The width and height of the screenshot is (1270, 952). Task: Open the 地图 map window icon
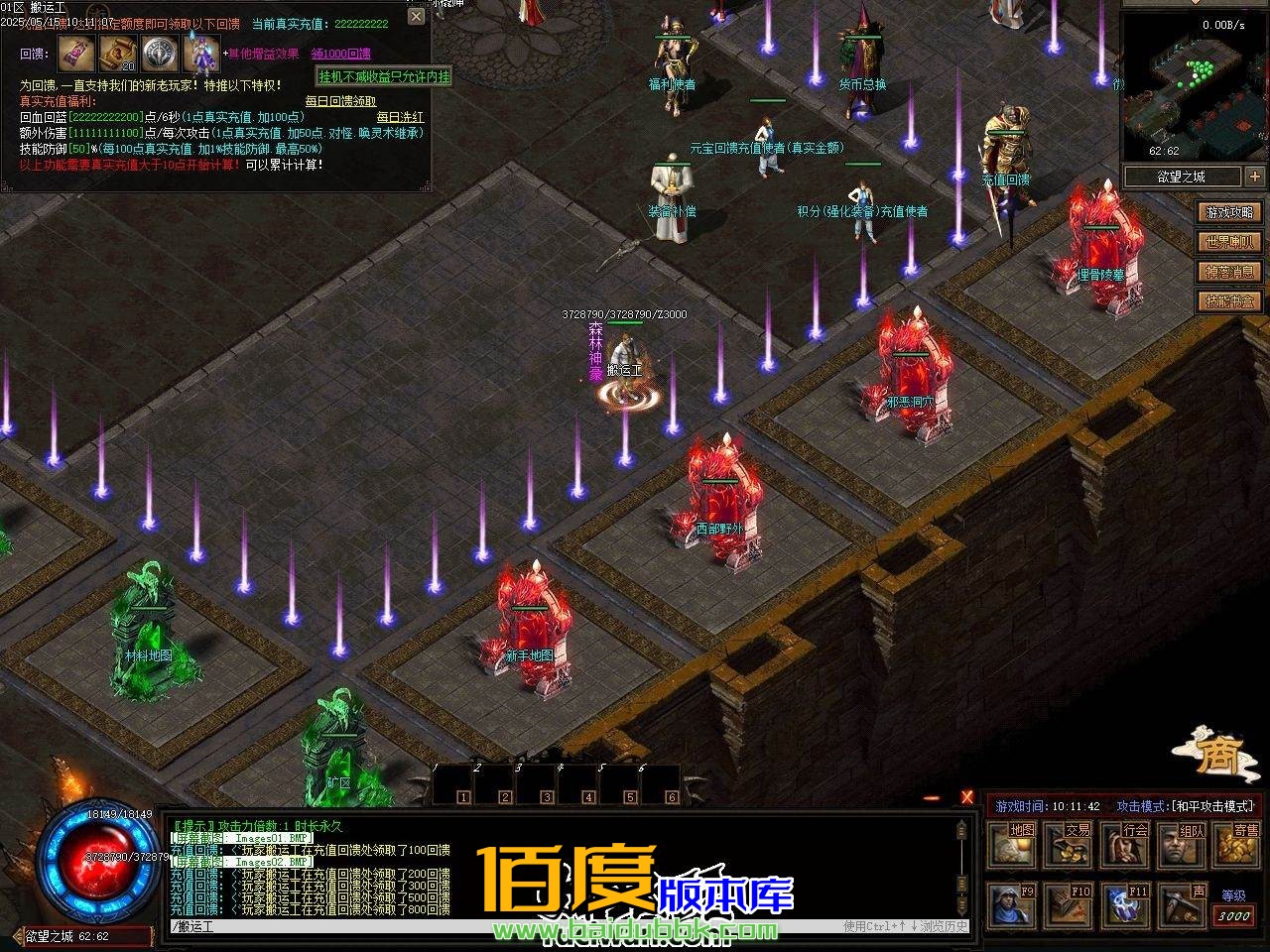pos(1011,843)
